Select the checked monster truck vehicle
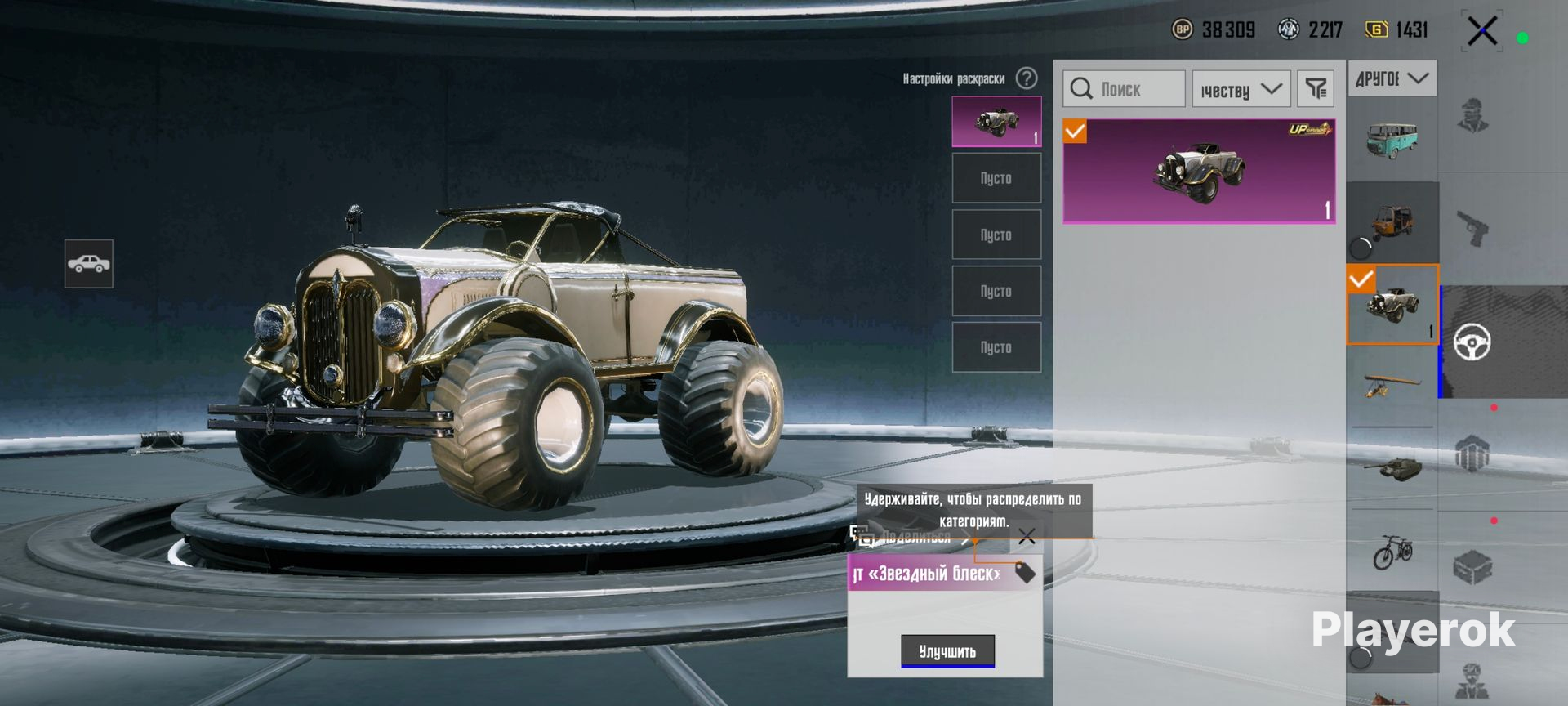Viewport: 1568px width, 706px height. [x=1392, y=304]
